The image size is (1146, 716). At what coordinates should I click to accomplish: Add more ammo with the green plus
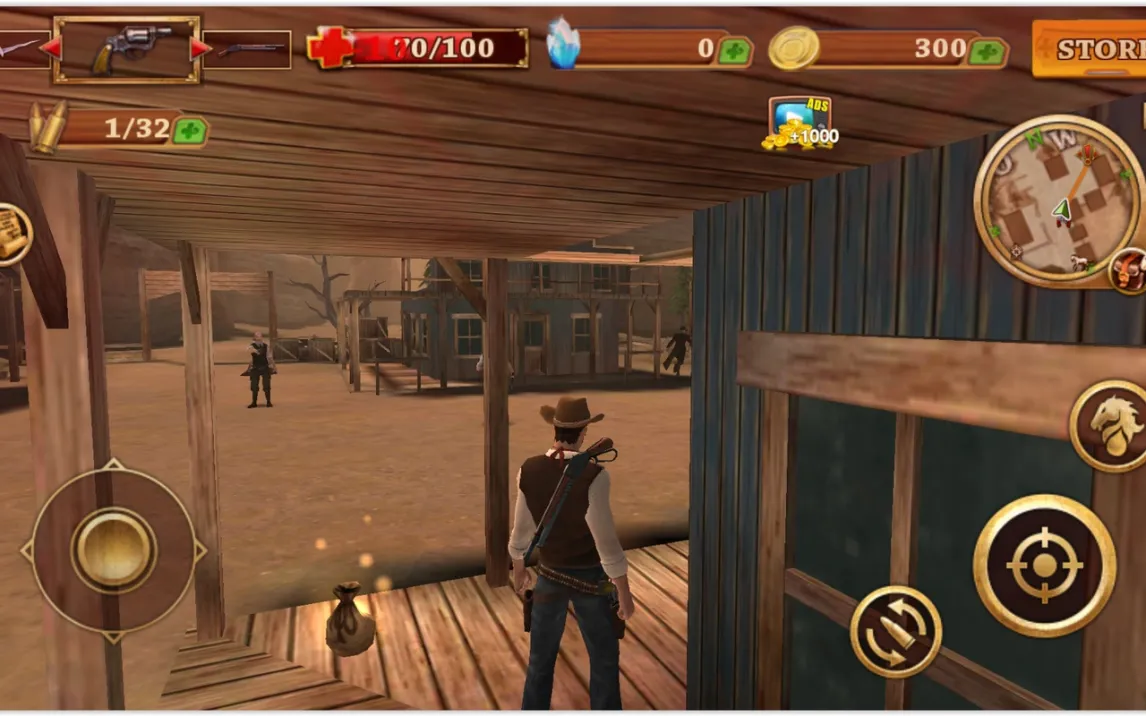click(x=188, y=130)
